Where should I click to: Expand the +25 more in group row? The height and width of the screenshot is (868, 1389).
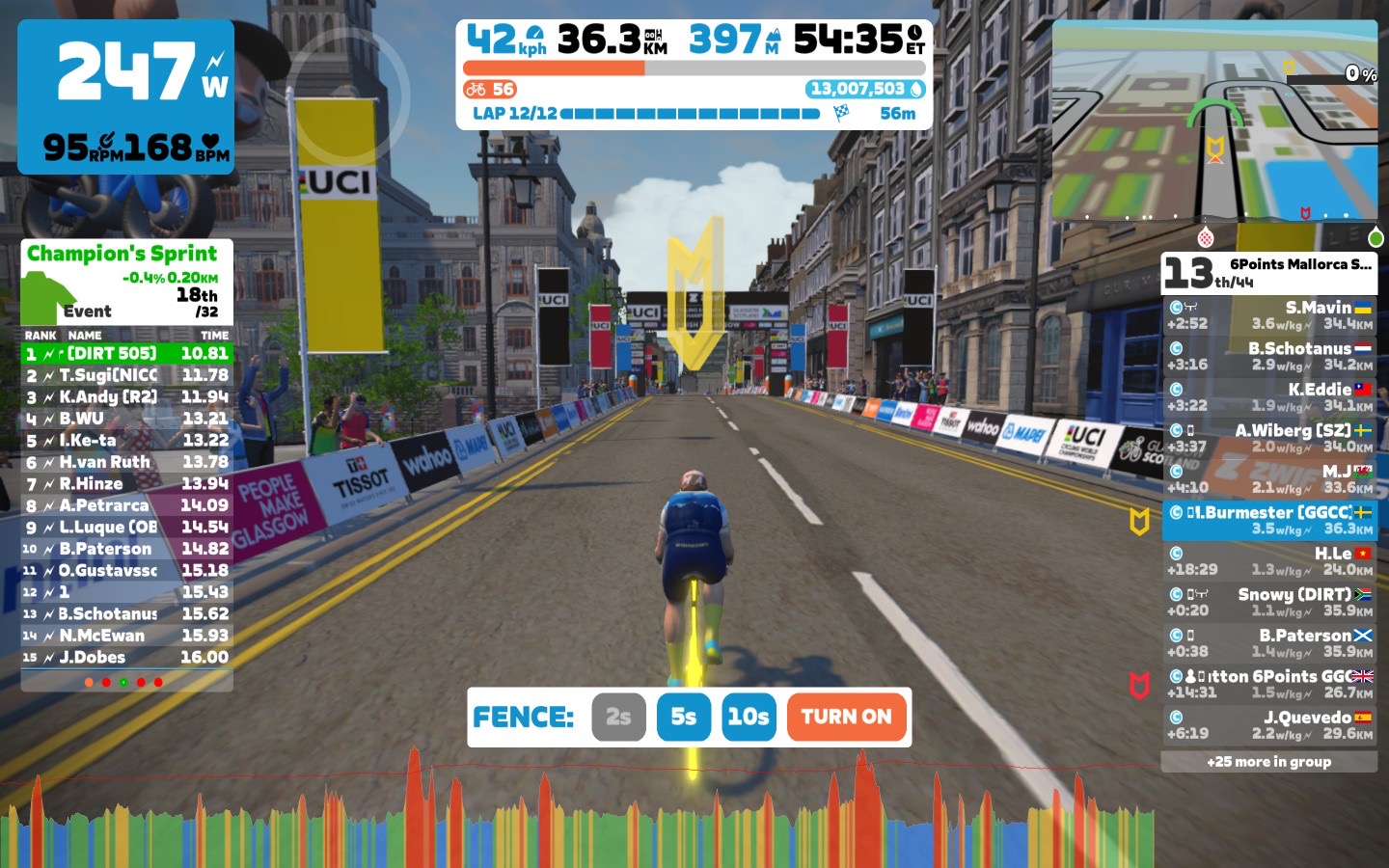tap(1268, 762)
